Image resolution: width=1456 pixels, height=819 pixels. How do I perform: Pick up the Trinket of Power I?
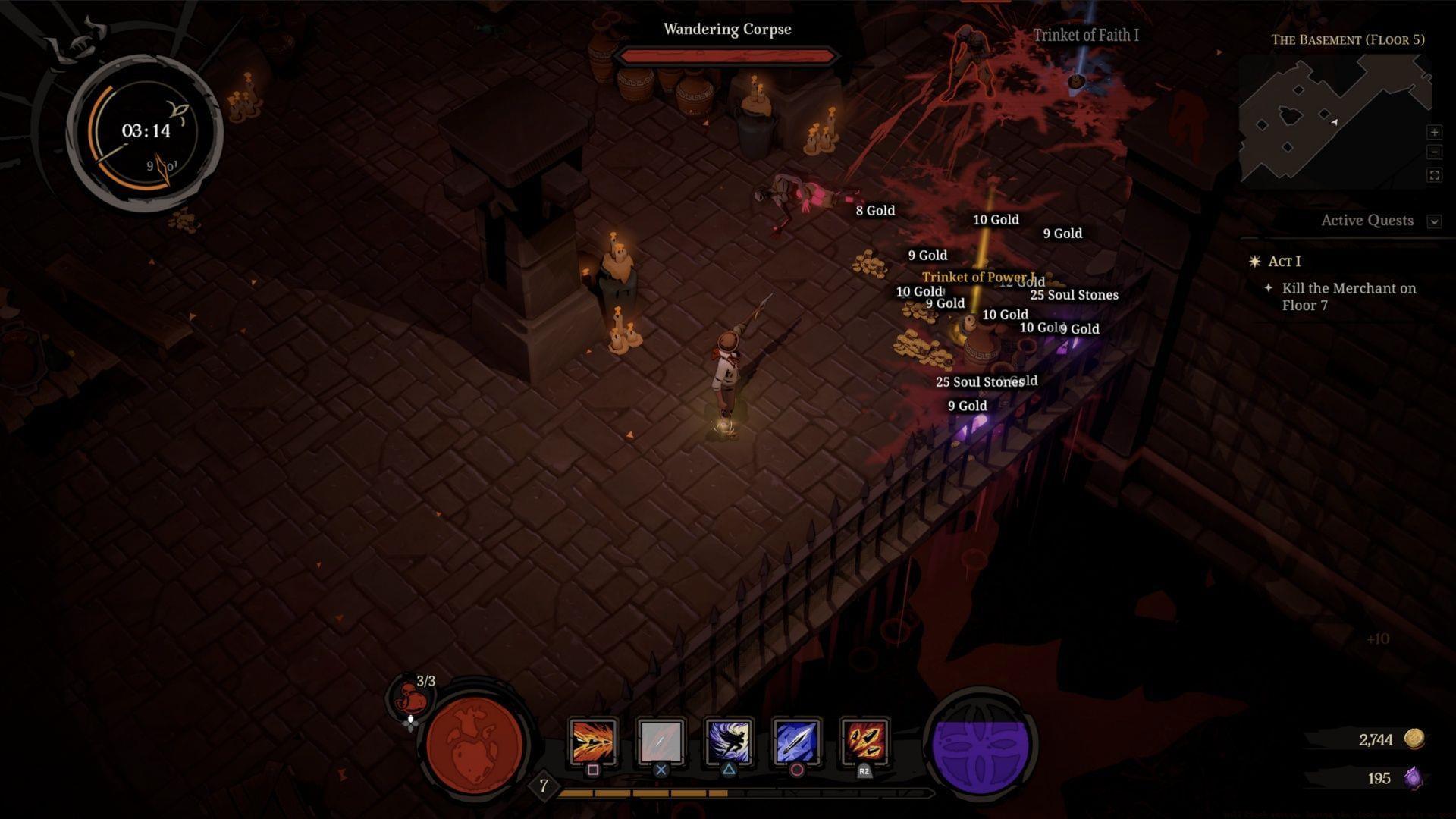point(981,278)
